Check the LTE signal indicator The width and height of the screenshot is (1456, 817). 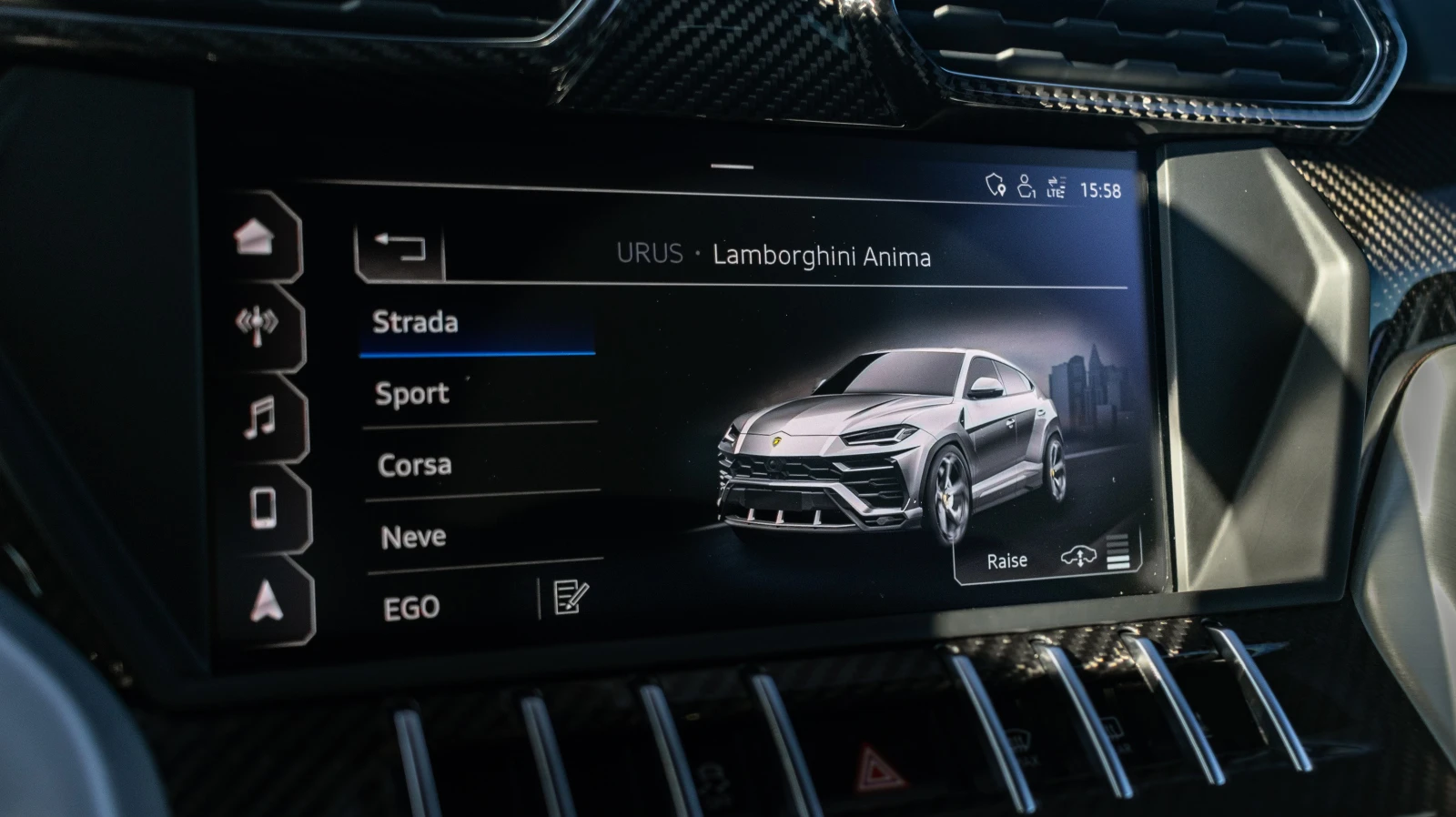coord(1056,187)
